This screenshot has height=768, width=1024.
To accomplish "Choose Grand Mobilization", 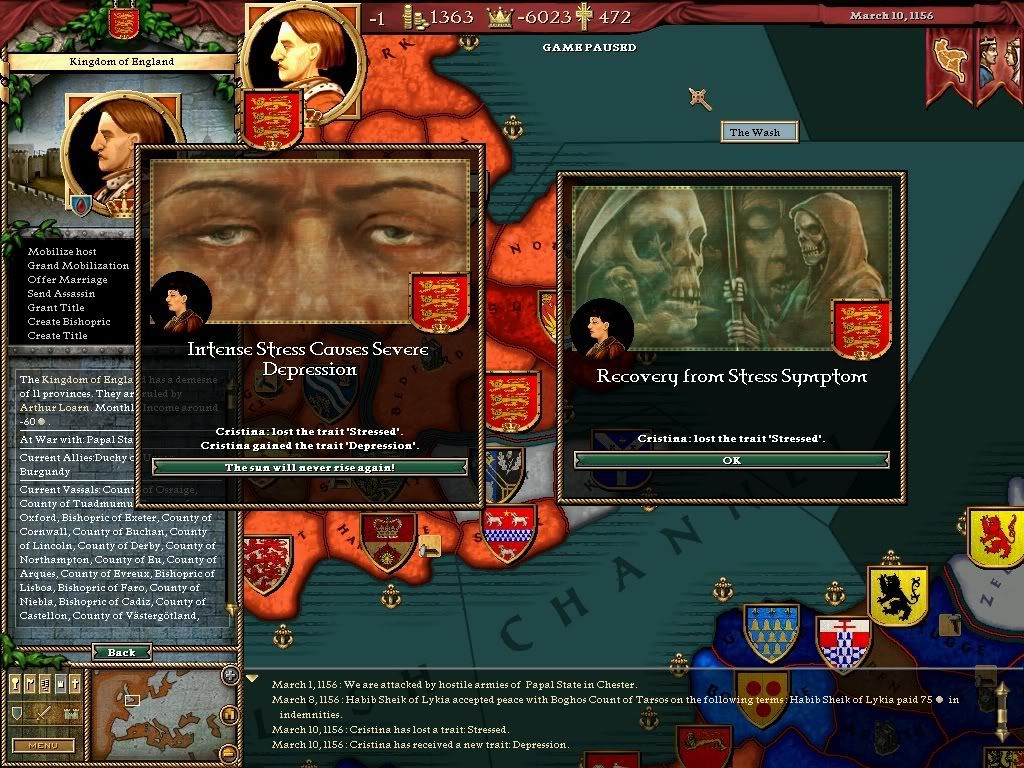I will tap(78, 265).
